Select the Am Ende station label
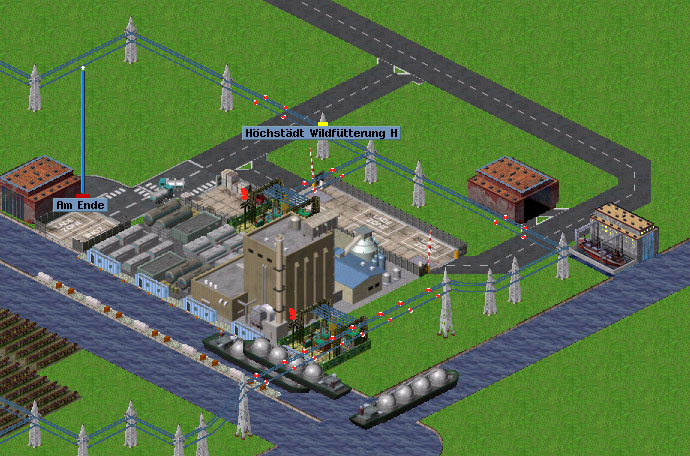The width and height of the screenshot is (690, 456). tap(80, 205)
